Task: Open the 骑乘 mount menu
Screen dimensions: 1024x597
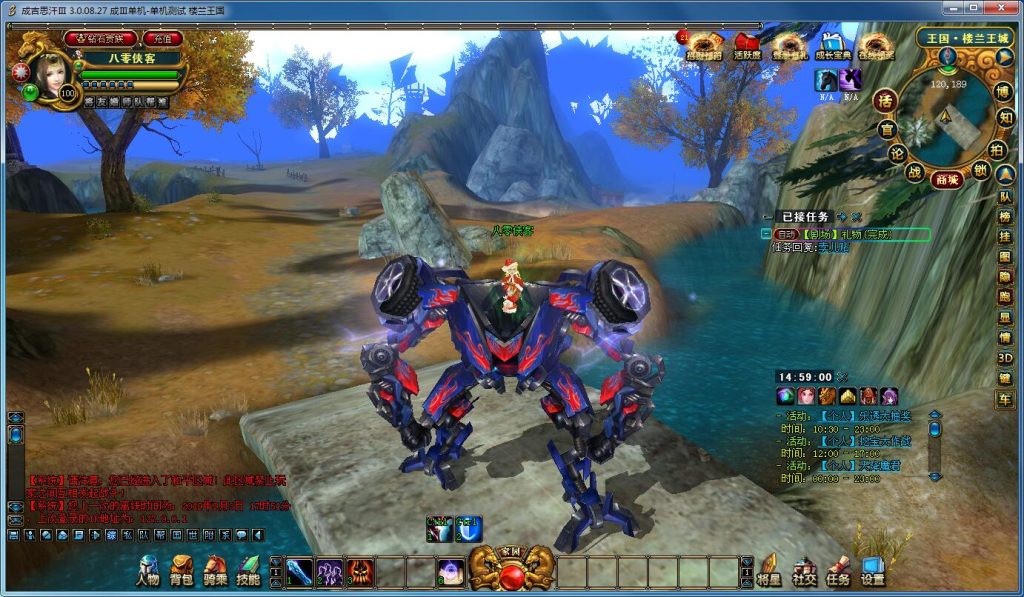Action: tap(214, 570)
